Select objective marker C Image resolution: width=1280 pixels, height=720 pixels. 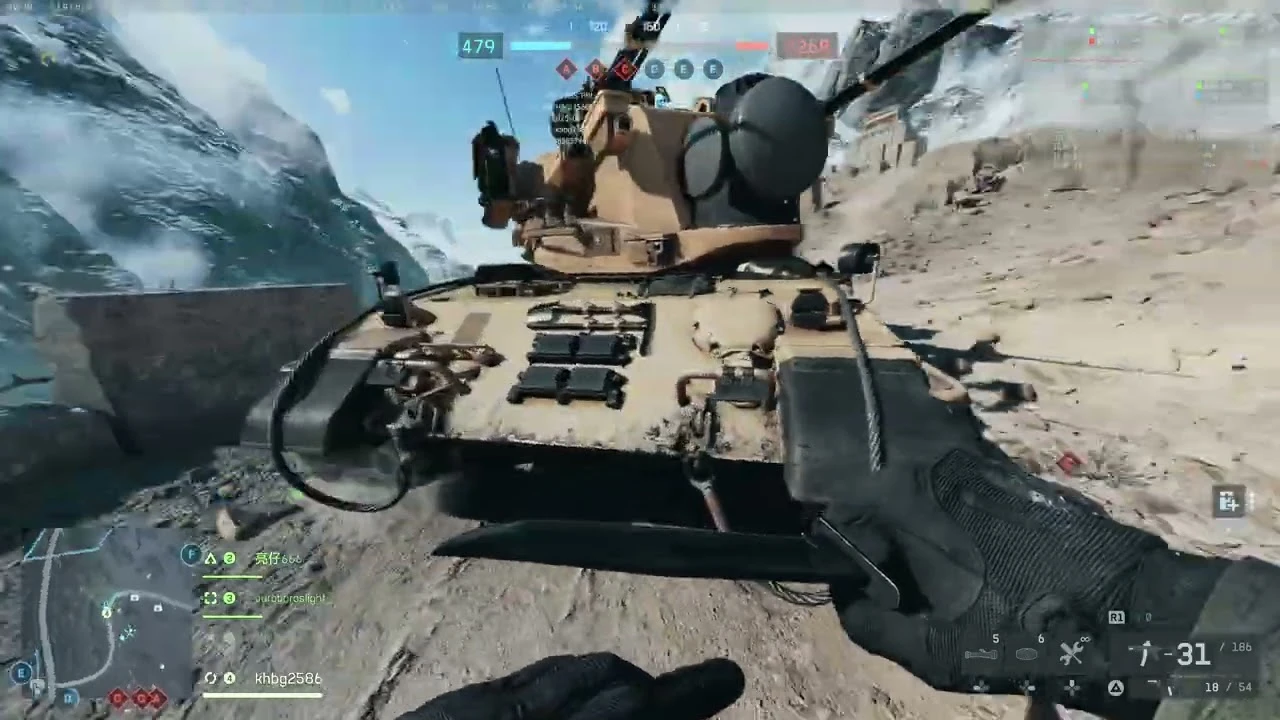click(x=624, y=69)
